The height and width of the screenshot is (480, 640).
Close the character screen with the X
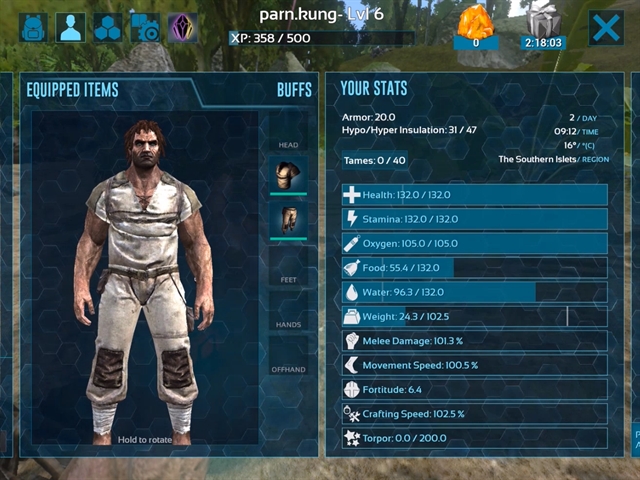click(x=606, y=28)
